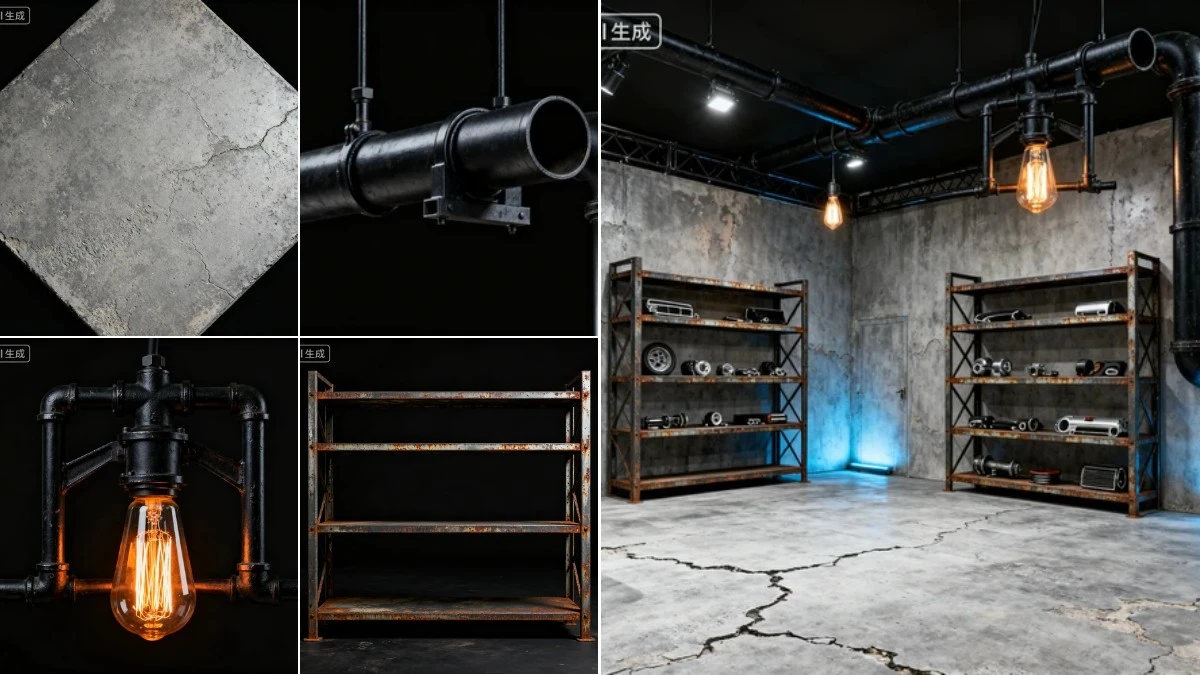This screenshot has height=675, width=1200.
Task: Select the cracked concrete slab thumbnail
Action: [x=148, y=167]
